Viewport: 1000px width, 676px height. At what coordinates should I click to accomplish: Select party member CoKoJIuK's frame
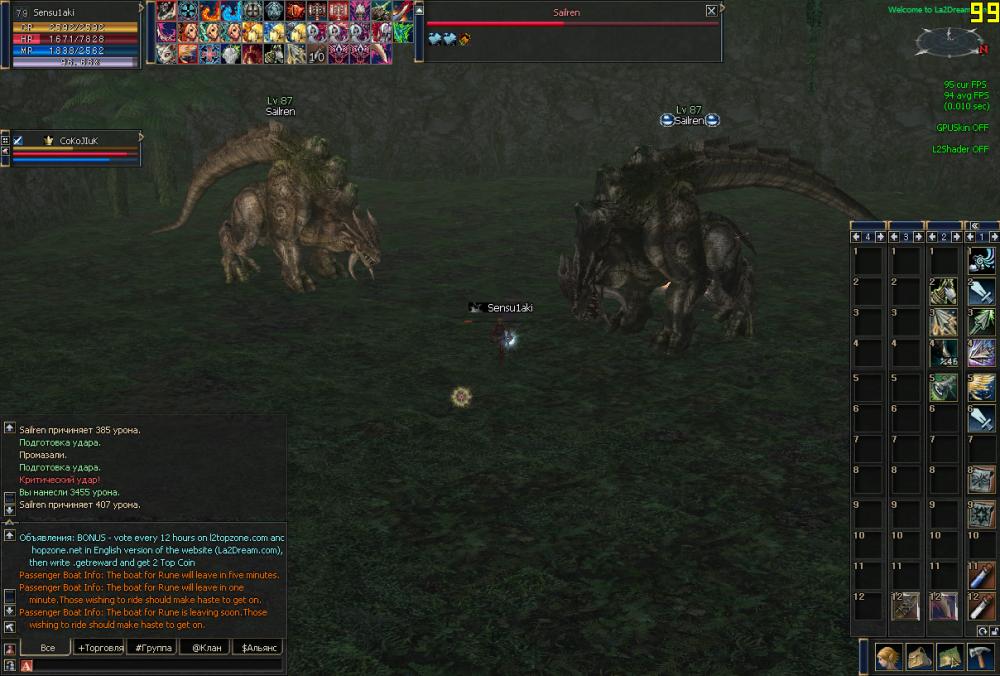click(x=76, y=148)
